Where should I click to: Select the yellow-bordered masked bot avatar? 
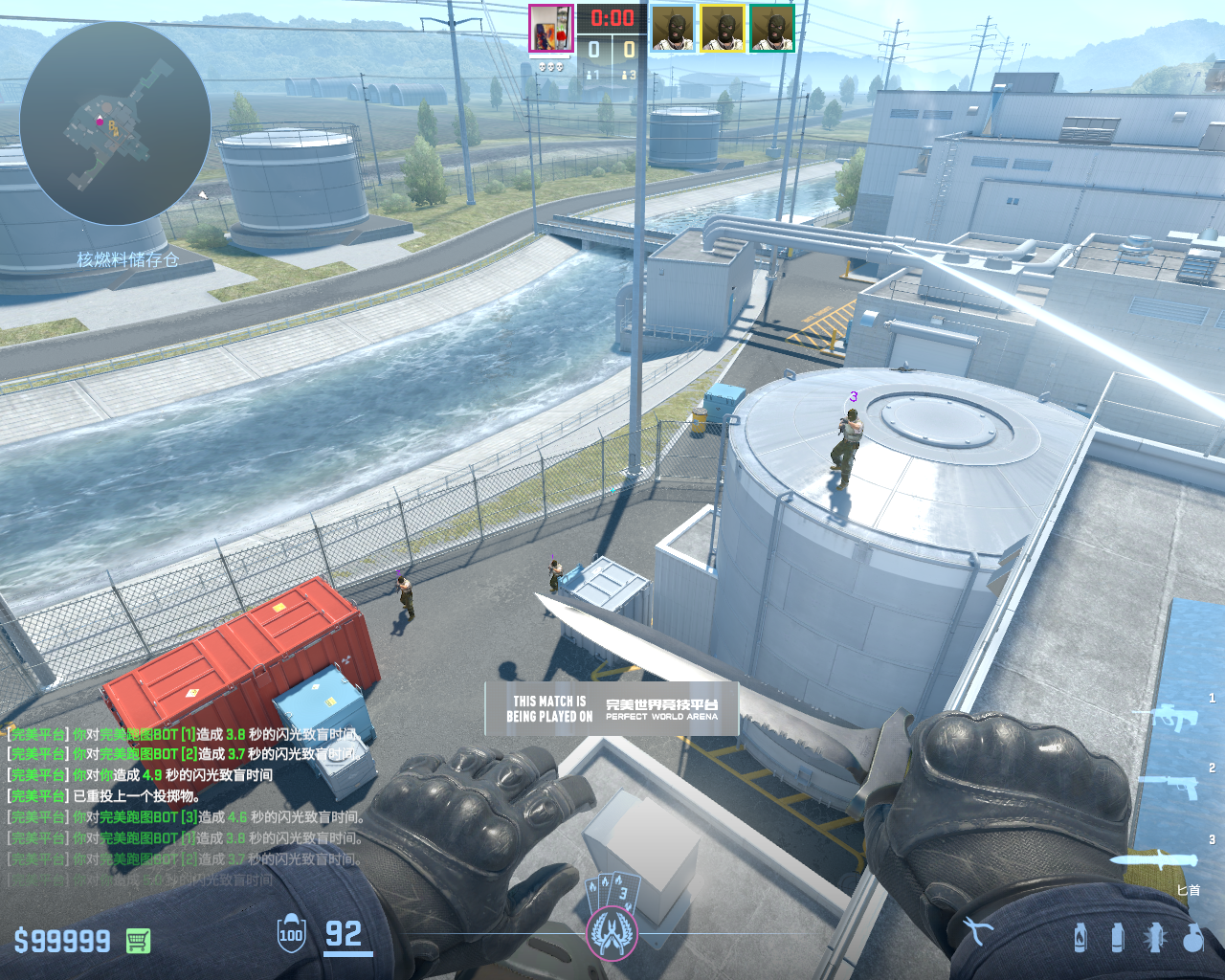click(x=723, y=29)
